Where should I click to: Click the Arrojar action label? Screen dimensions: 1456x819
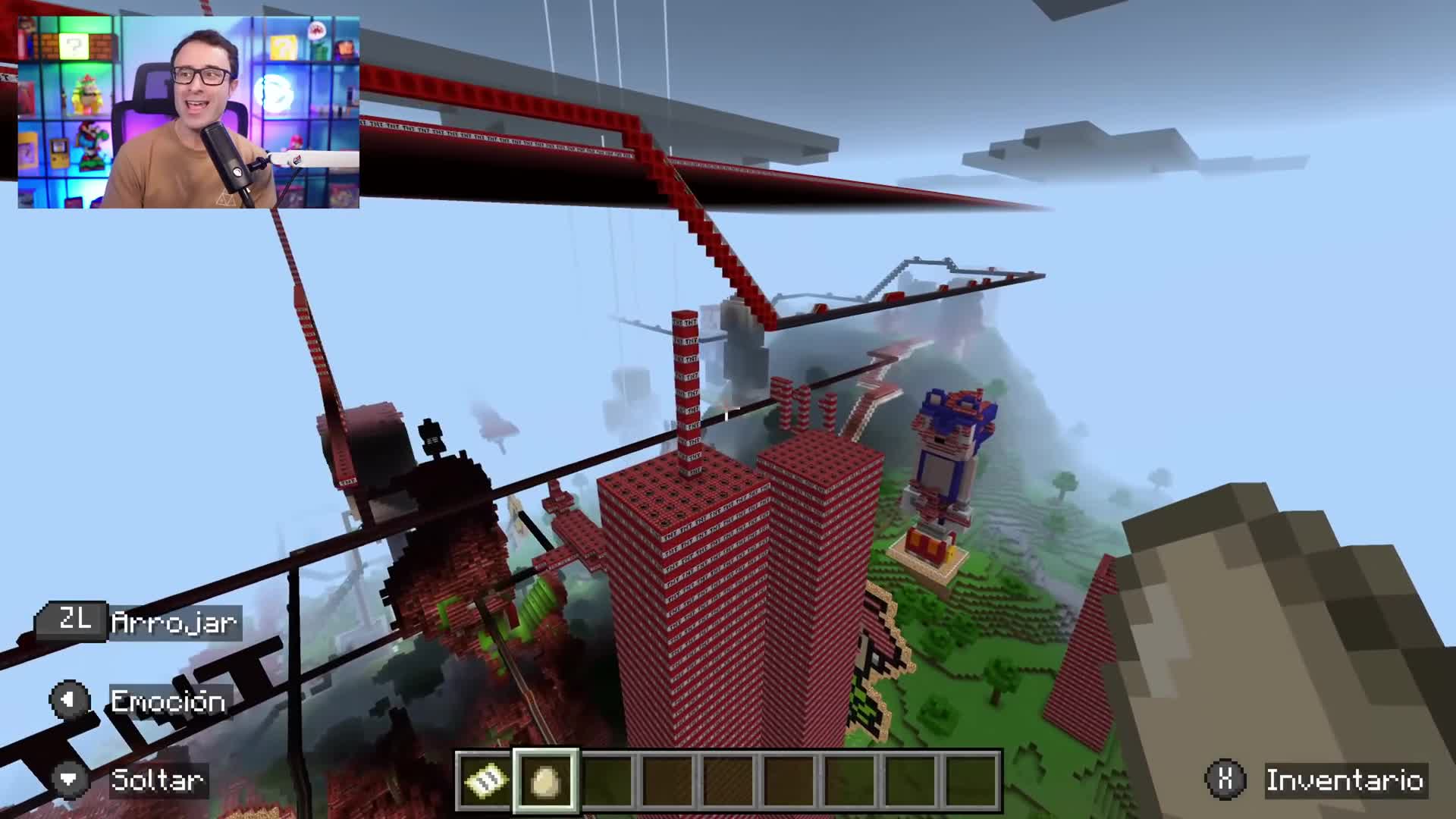[173, 623]
